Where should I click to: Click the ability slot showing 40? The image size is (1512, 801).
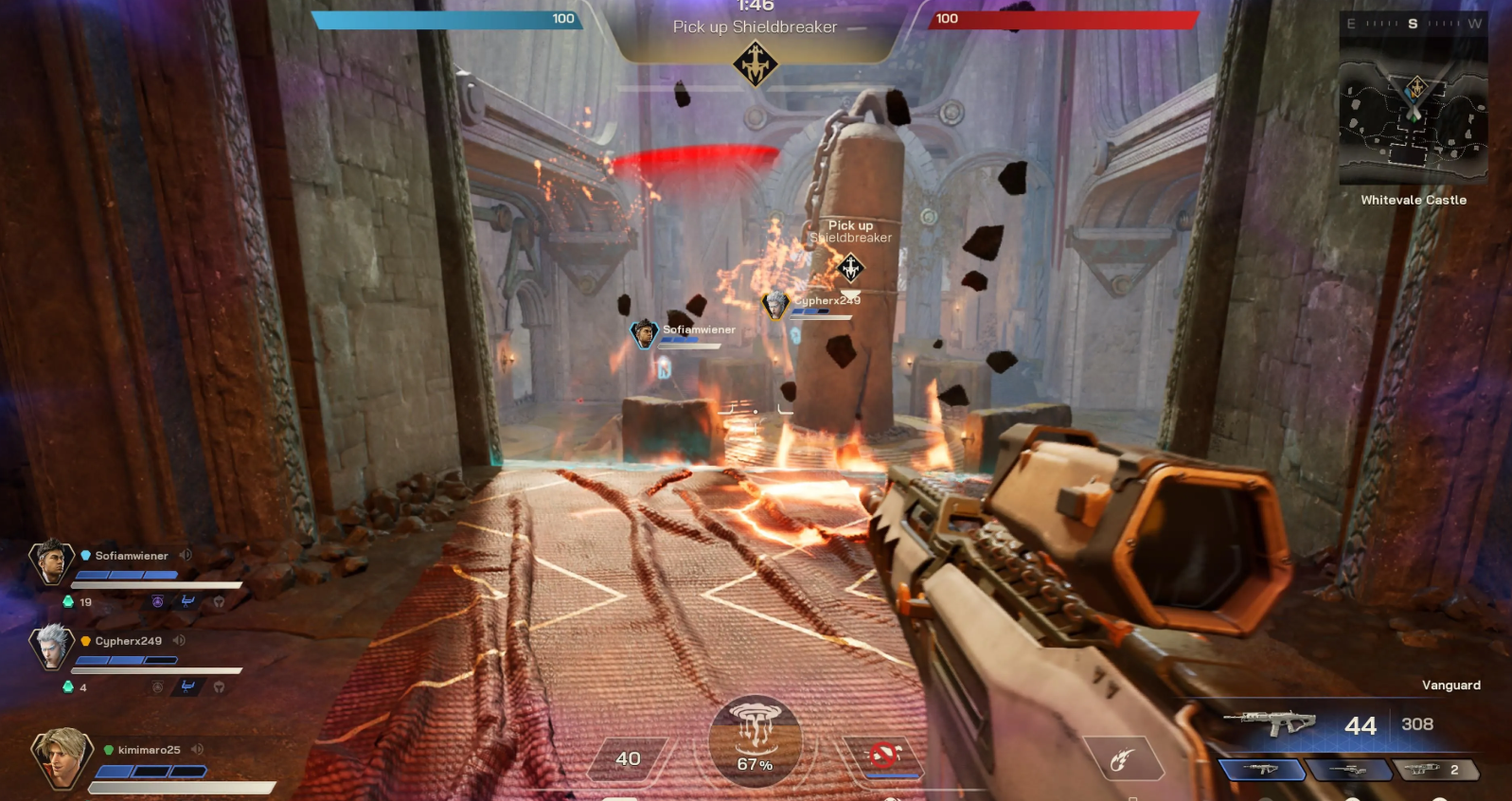coord(628,758)
